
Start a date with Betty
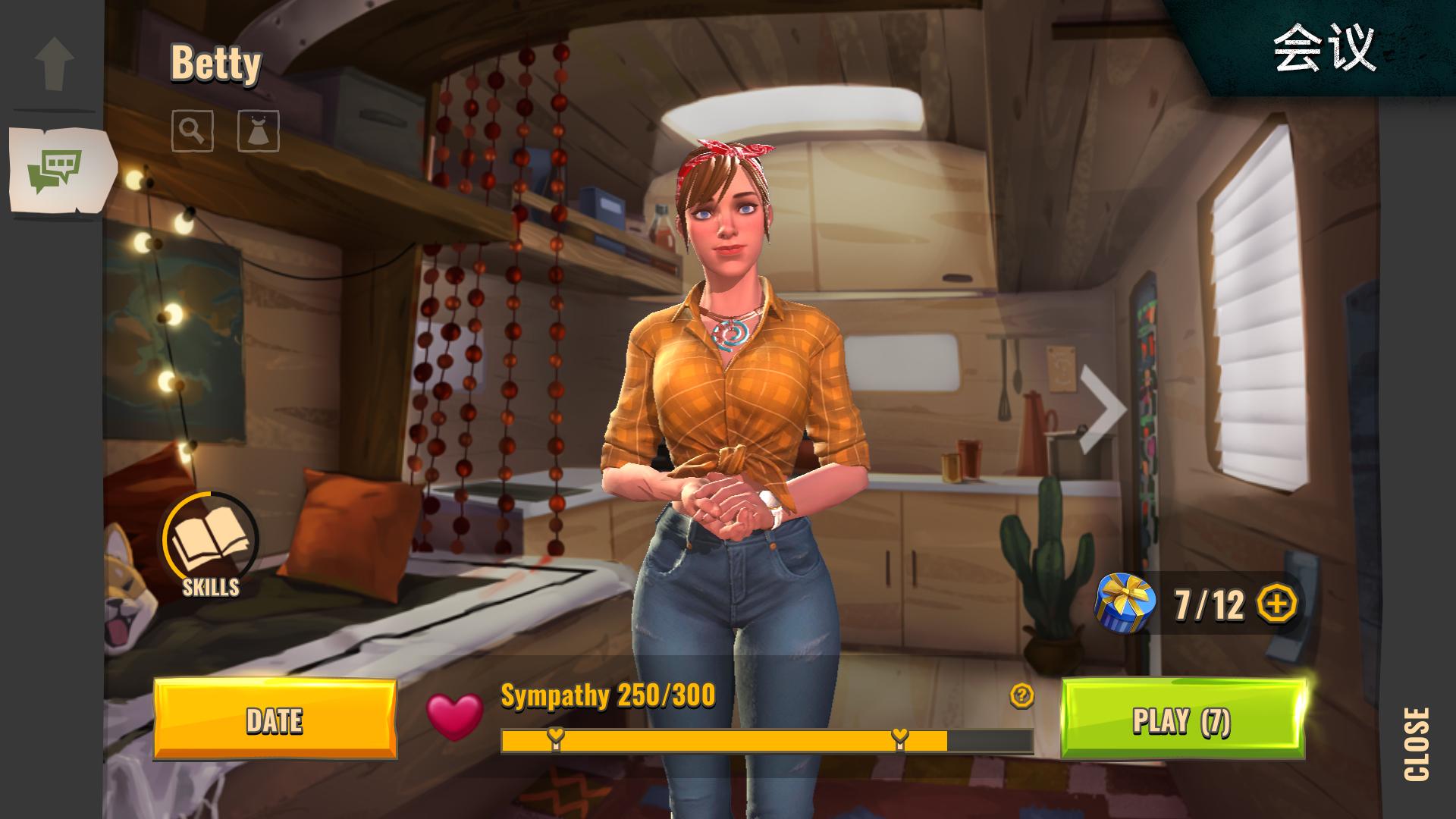click(275, 719)
